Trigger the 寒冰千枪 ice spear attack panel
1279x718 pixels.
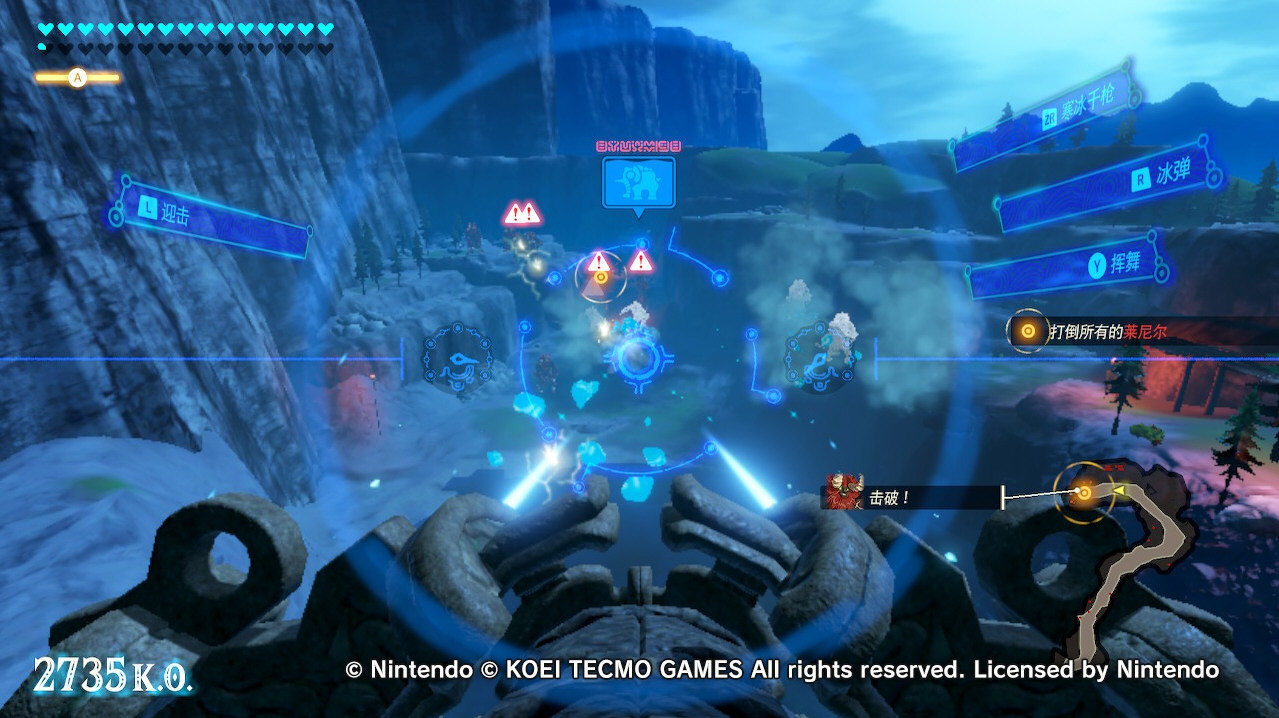1041,115
